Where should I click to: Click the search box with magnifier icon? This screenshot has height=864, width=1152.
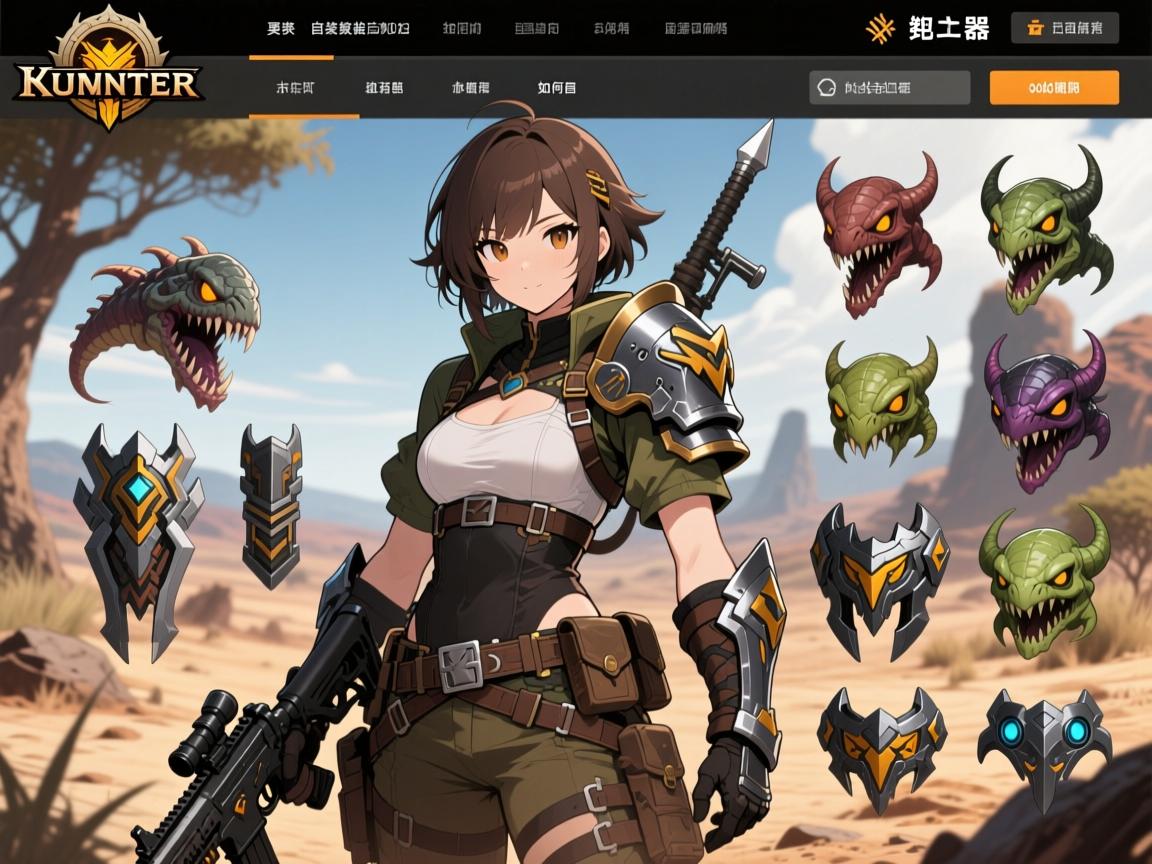click(889, 88)
